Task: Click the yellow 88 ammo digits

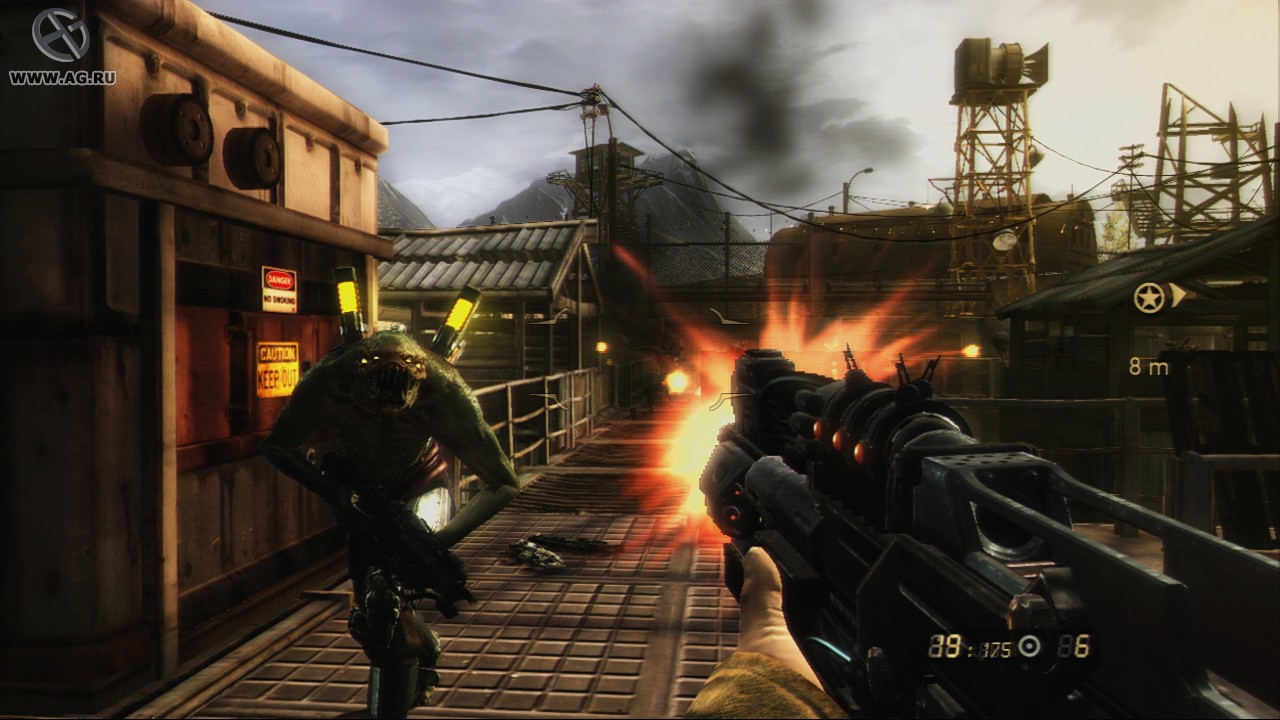Action: [944, 646]
